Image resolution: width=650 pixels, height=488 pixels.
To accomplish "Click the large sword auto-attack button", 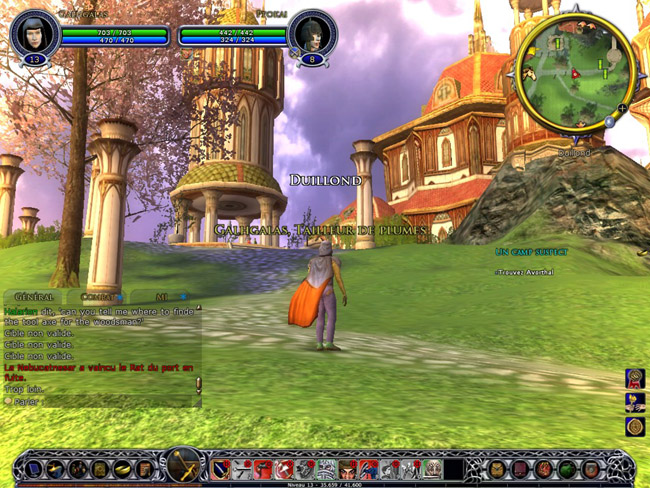I will pos(184,466).
